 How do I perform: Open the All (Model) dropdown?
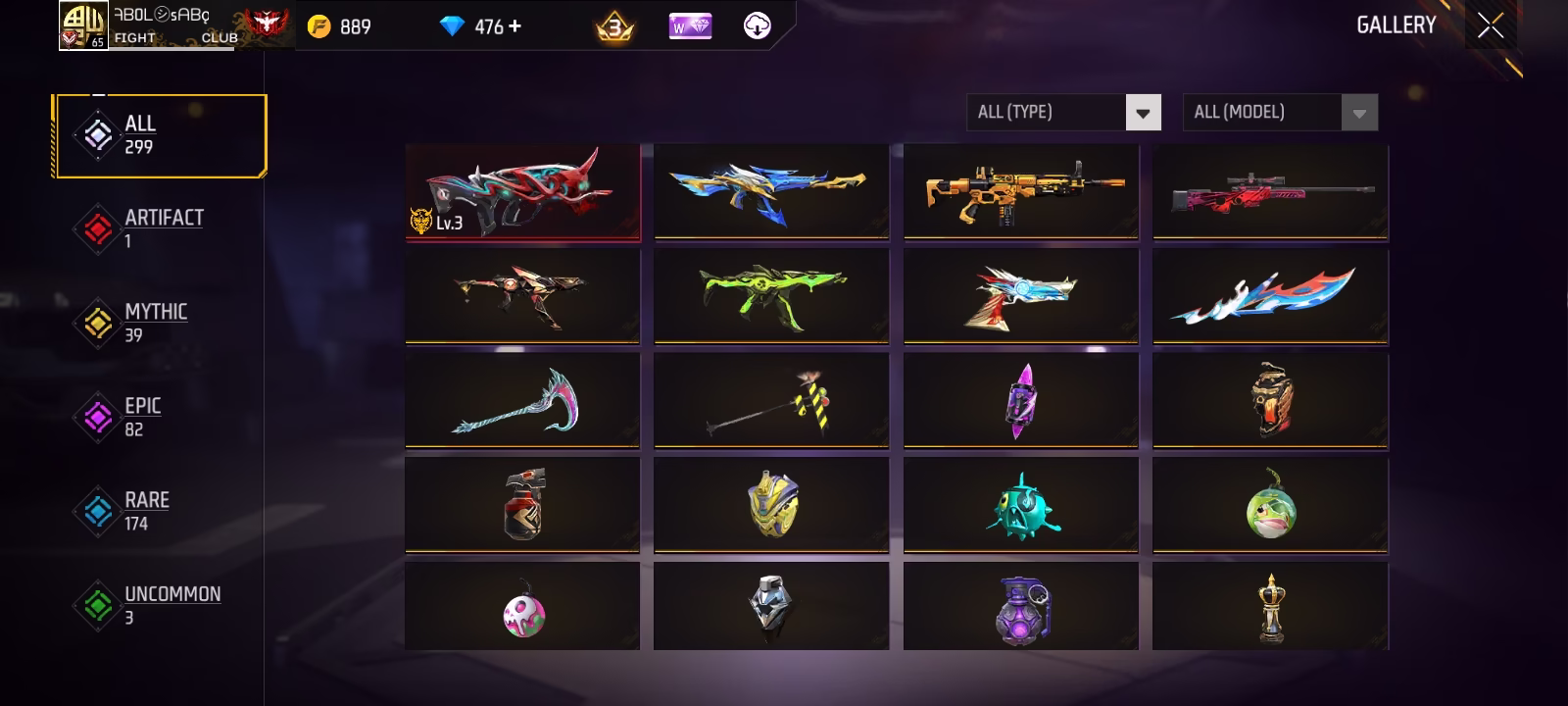pos(1280,113)
